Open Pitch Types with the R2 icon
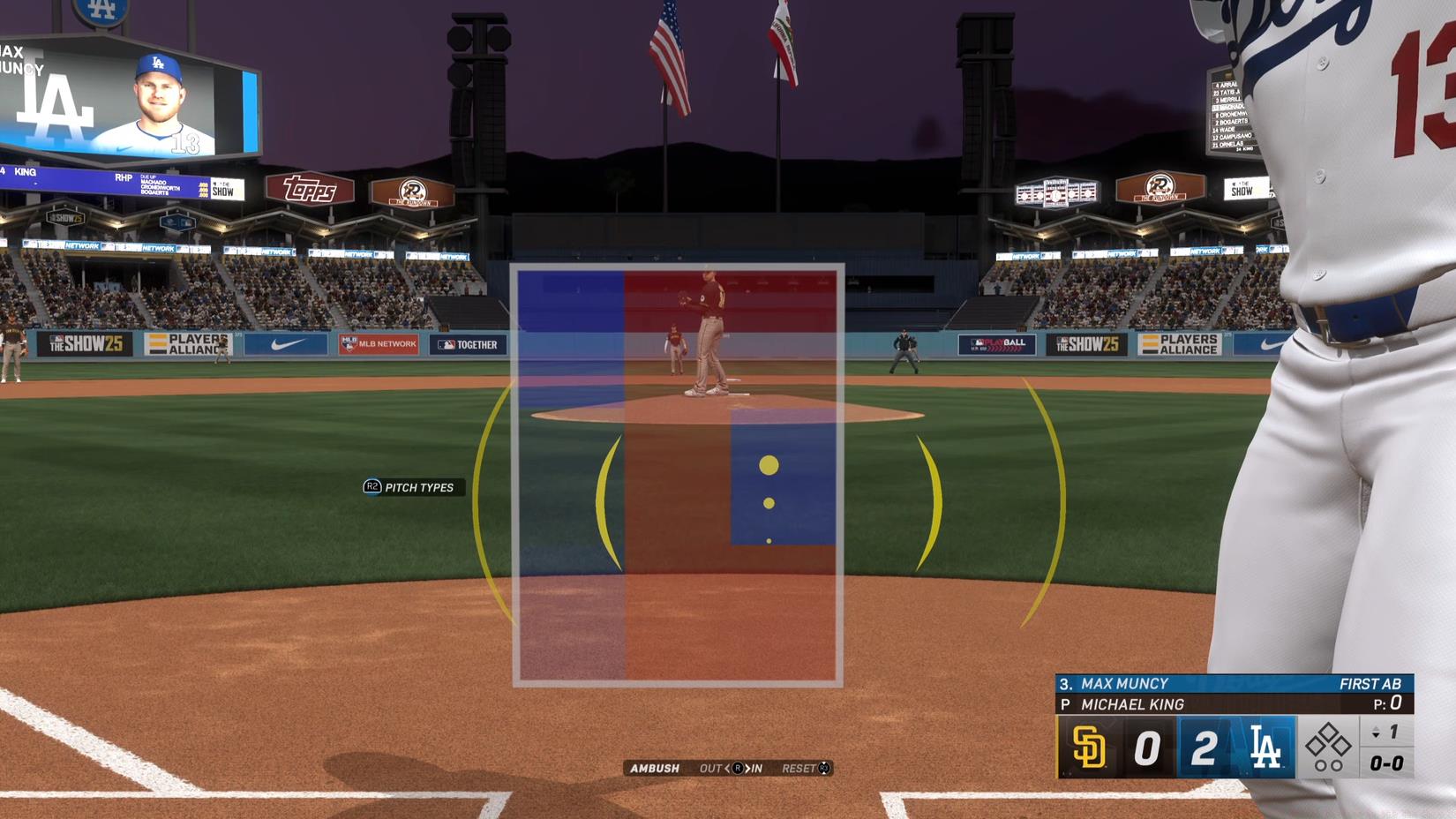The height and width of the screenshot is (819, 1456). click(371, 486)
